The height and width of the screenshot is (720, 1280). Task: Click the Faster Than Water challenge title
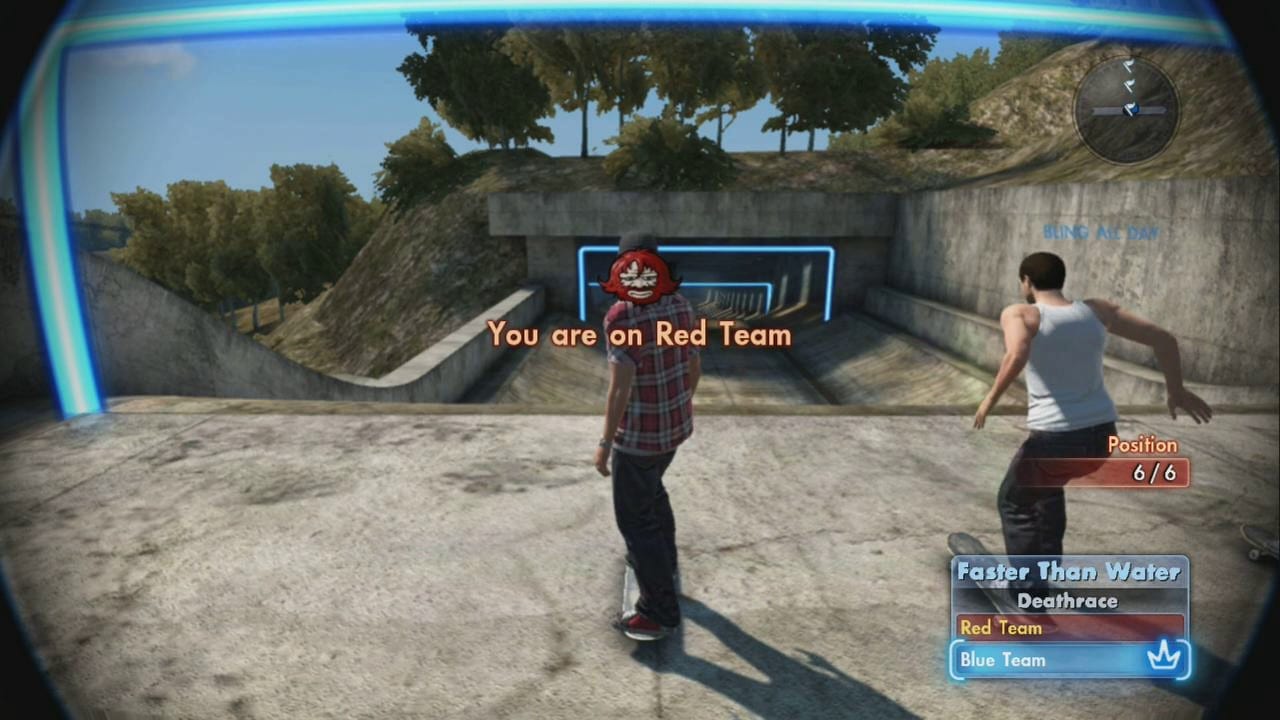[1068, 572]
